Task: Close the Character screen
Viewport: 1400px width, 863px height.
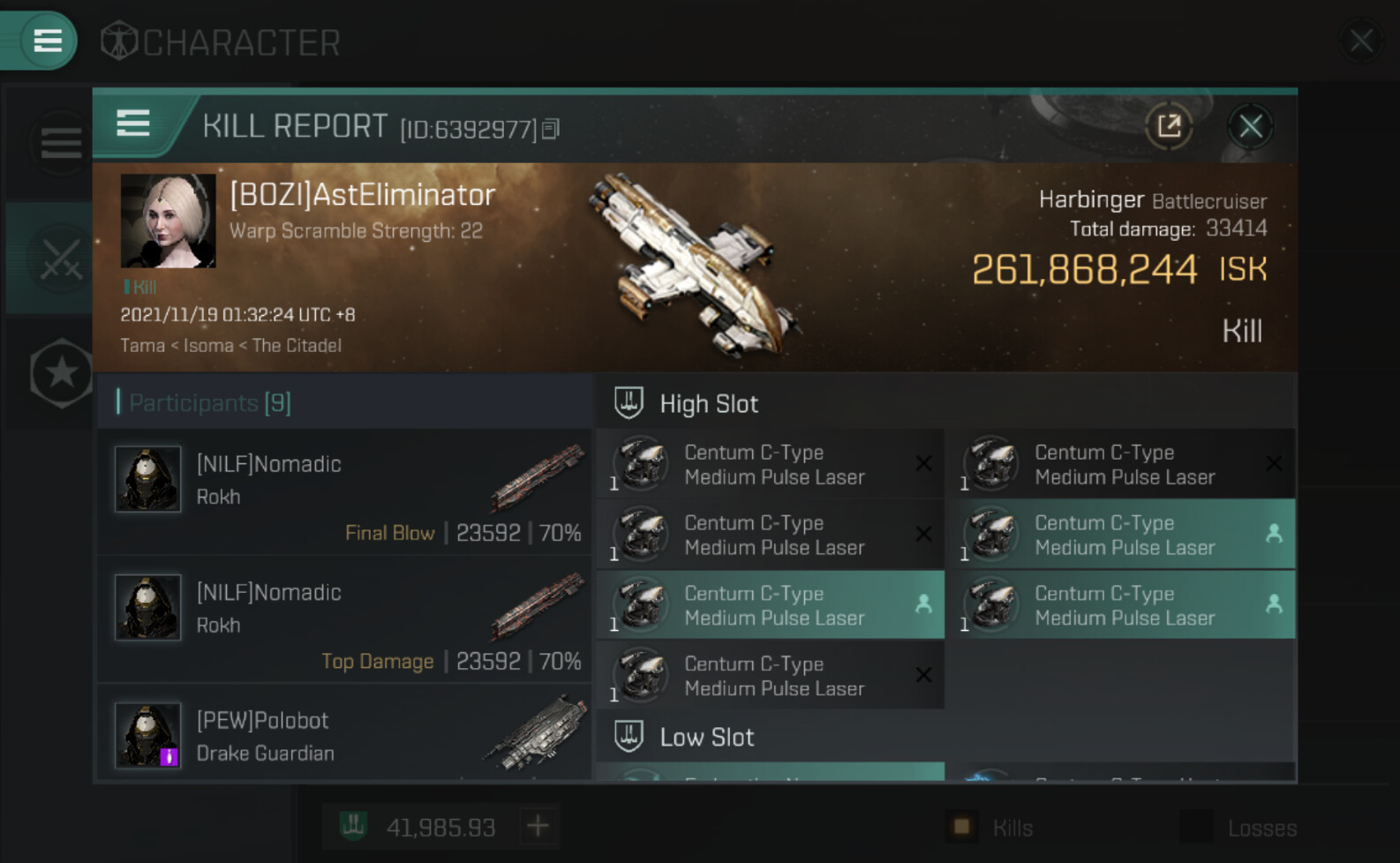Action: pos(1360,41)
